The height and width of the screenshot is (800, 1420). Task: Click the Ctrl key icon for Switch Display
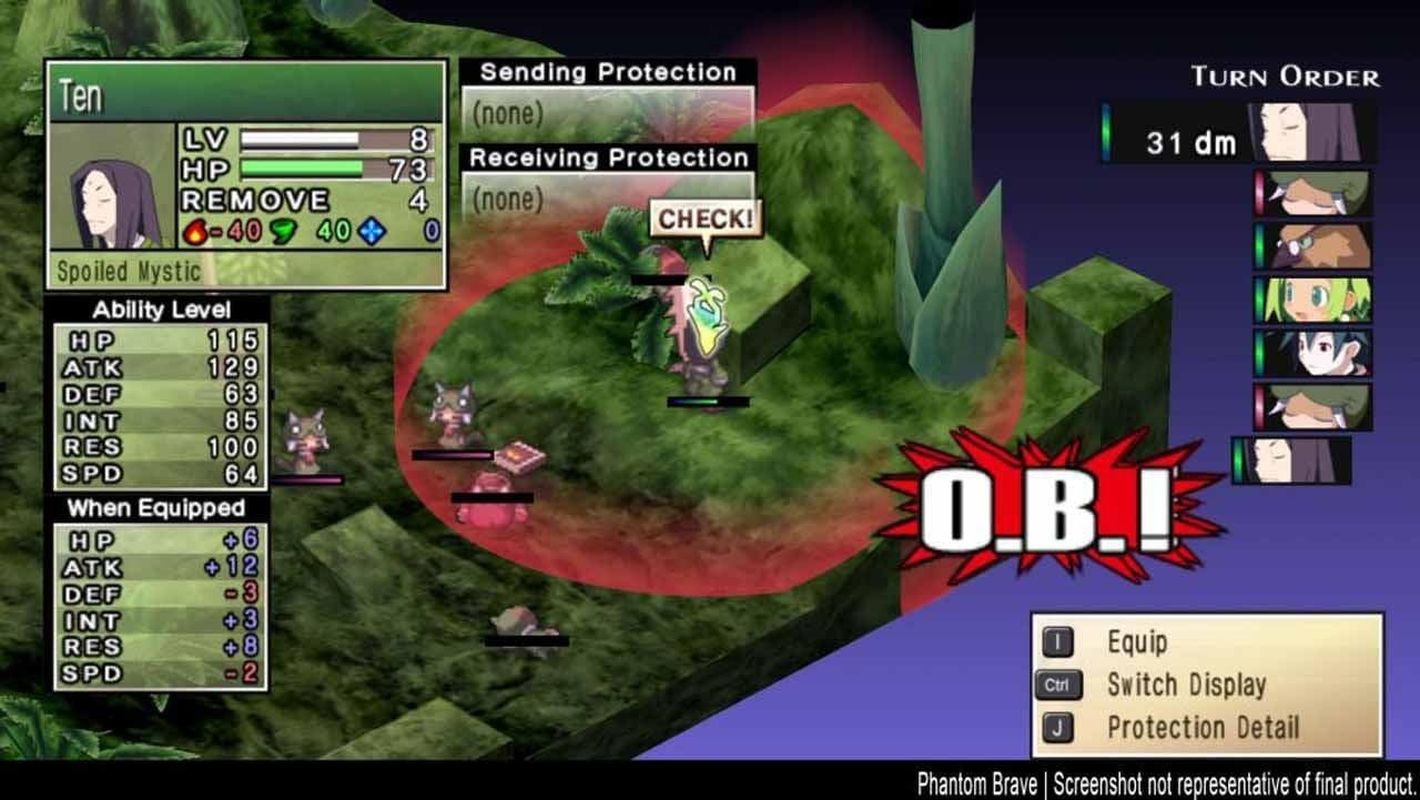[1060, 686]
